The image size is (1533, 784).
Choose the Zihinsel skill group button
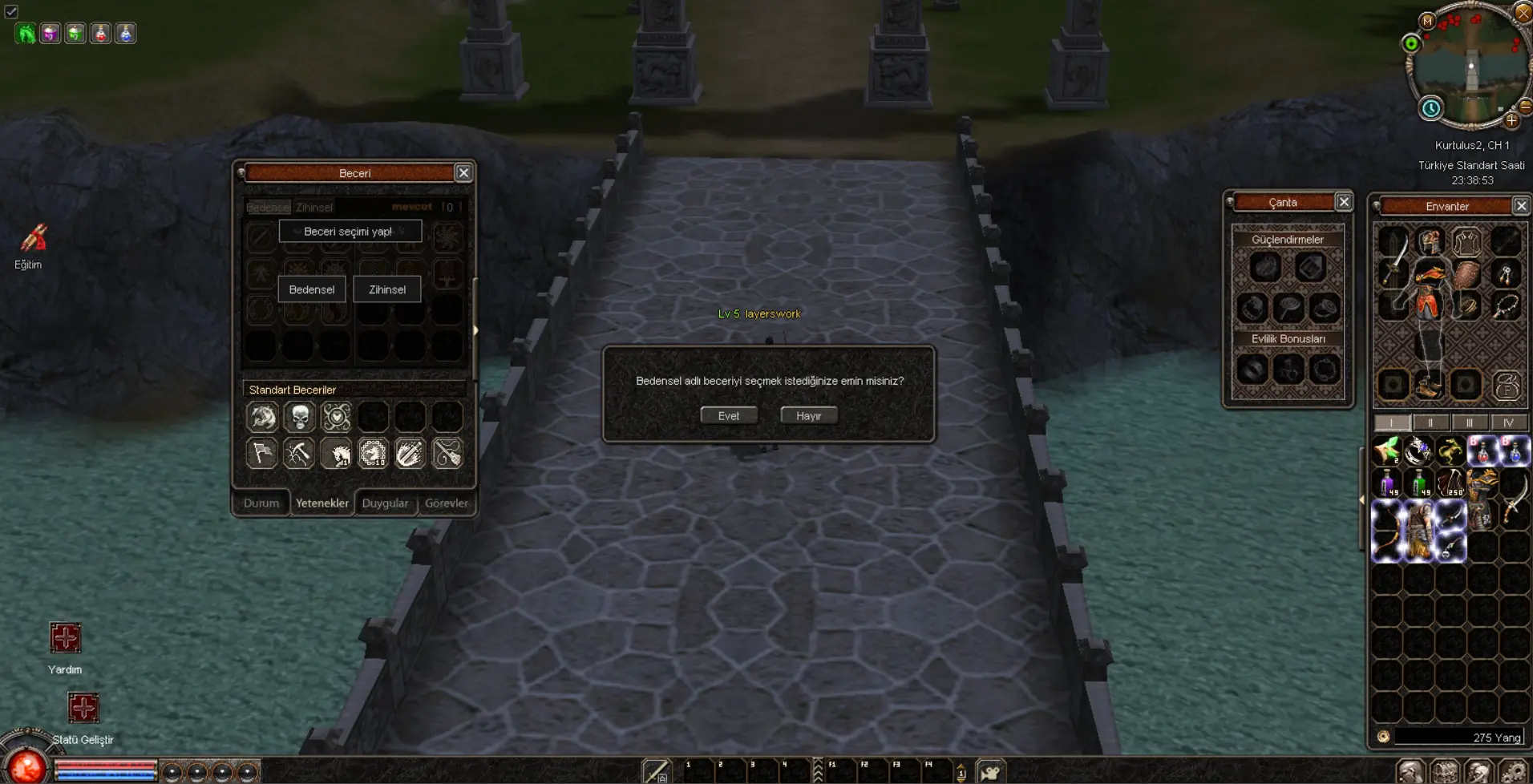(x=387, y=289)
